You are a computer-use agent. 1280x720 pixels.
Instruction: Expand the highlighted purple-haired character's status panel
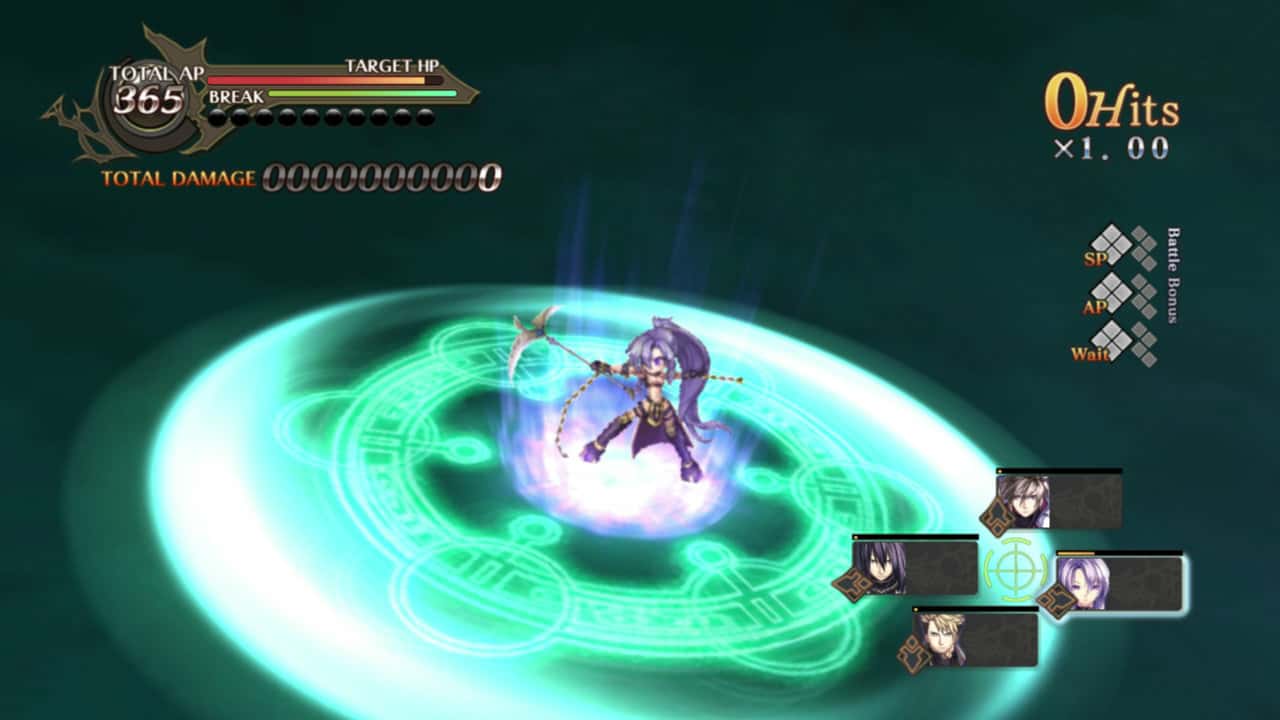tap(1120, 585)
